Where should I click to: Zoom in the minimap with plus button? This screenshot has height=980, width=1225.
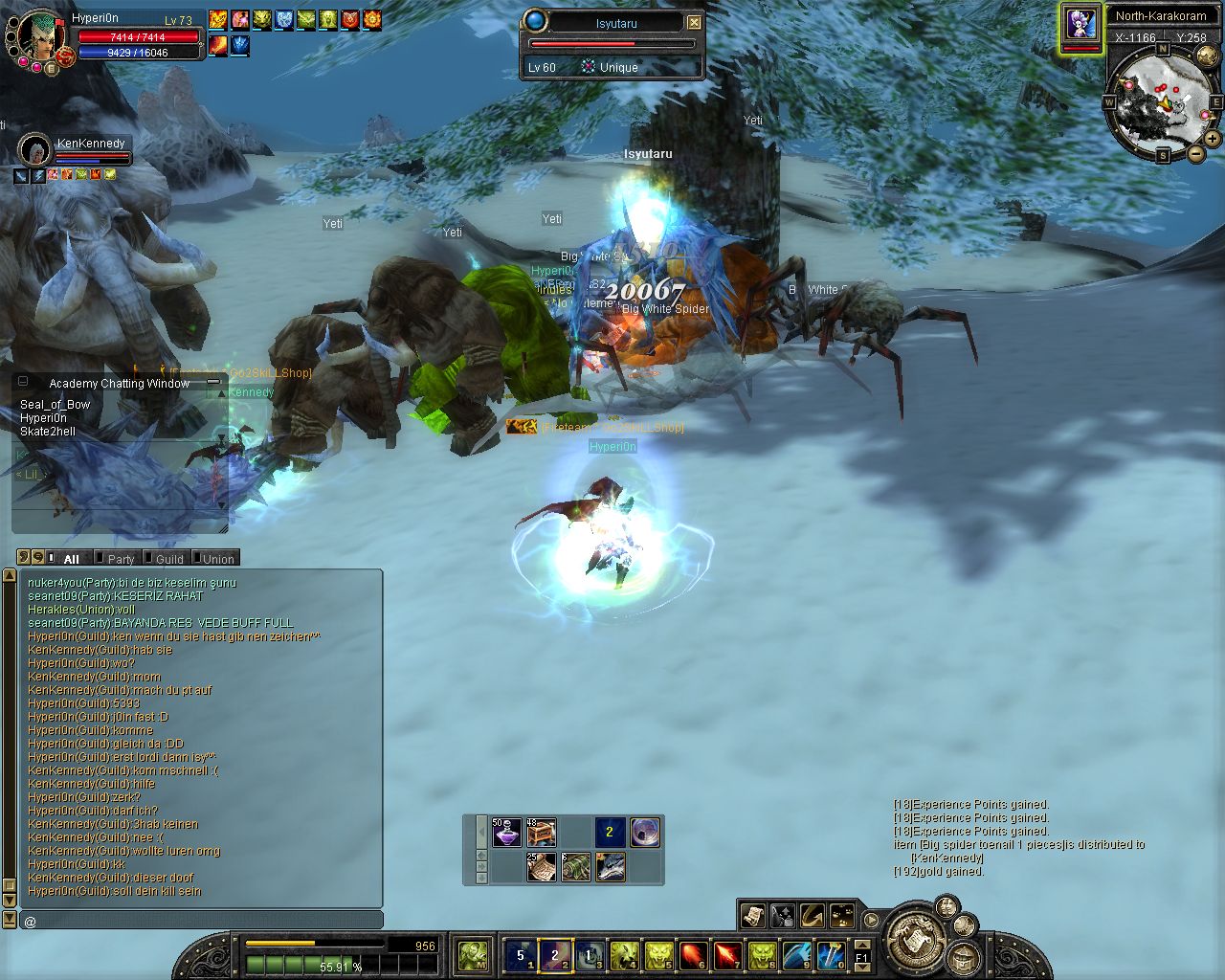(x=1212, y=139)
